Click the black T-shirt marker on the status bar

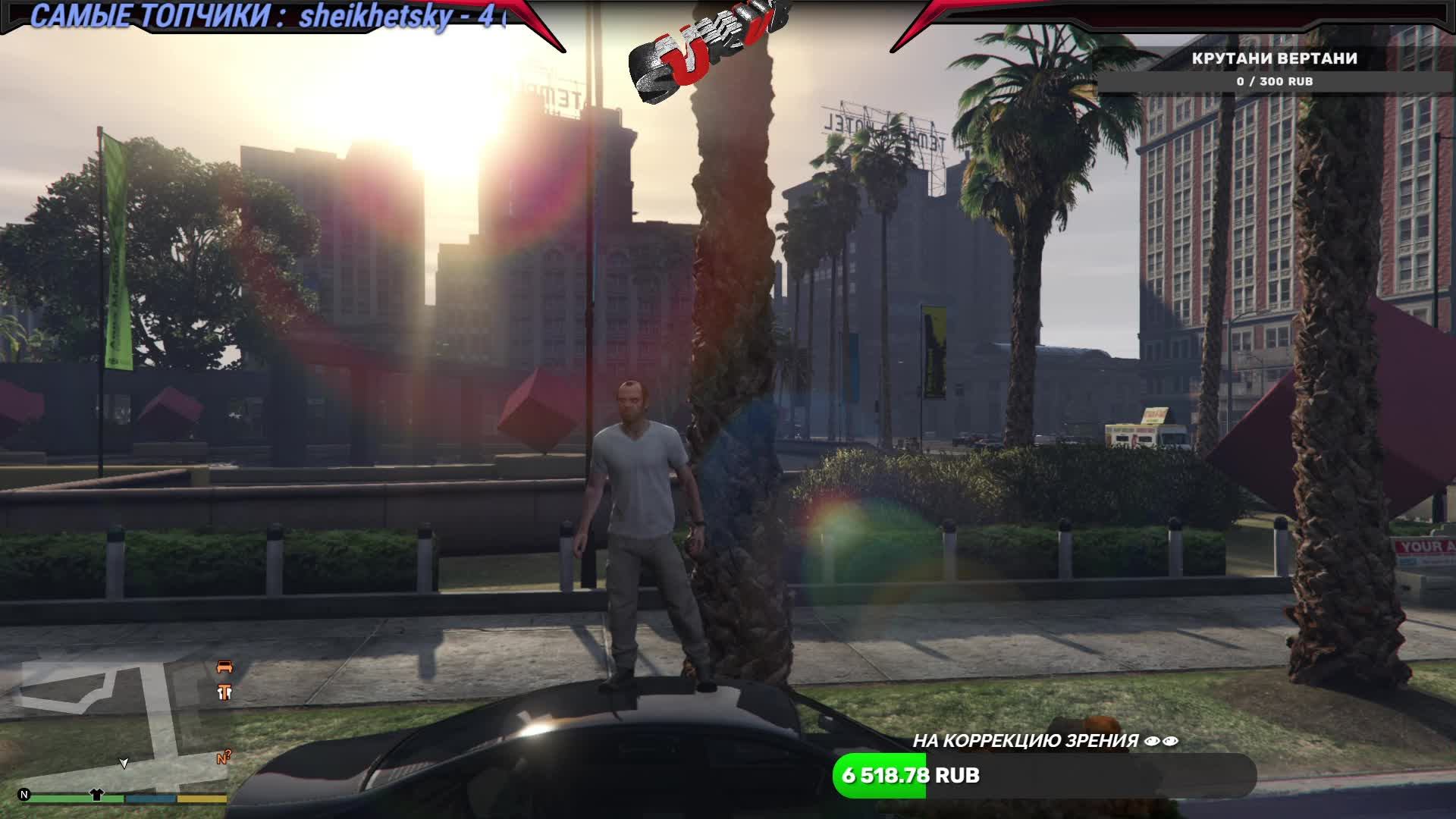(97, 795)
